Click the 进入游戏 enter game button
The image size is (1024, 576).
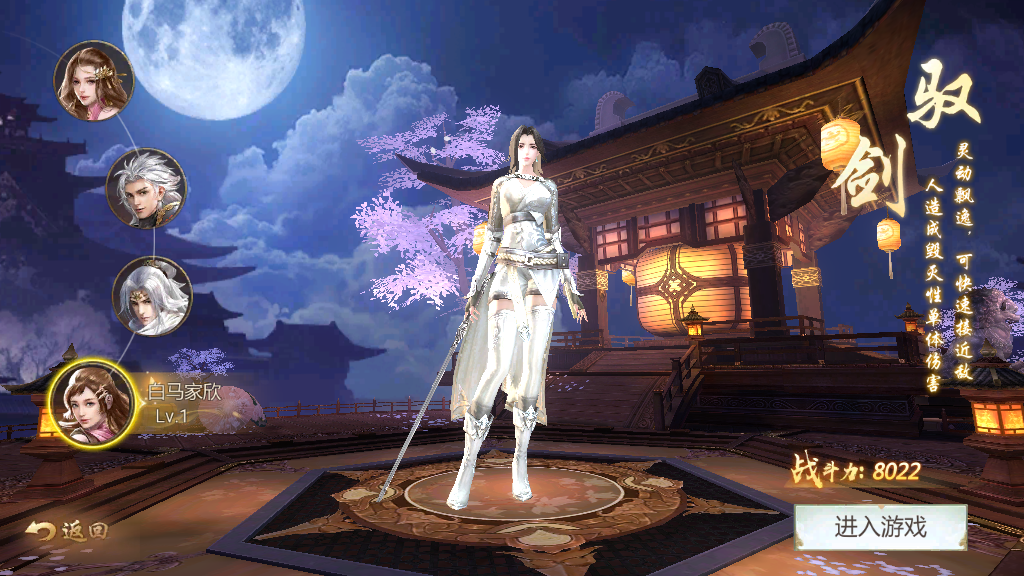(x=880, y=528)
